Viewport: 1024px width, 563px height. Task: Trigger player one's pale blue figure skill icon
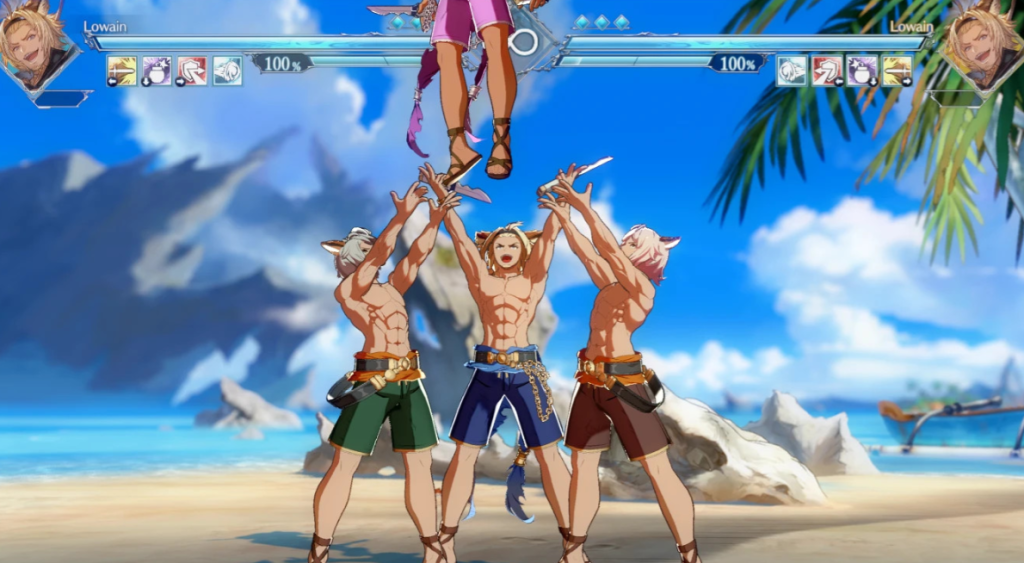[x=227, y=70]
